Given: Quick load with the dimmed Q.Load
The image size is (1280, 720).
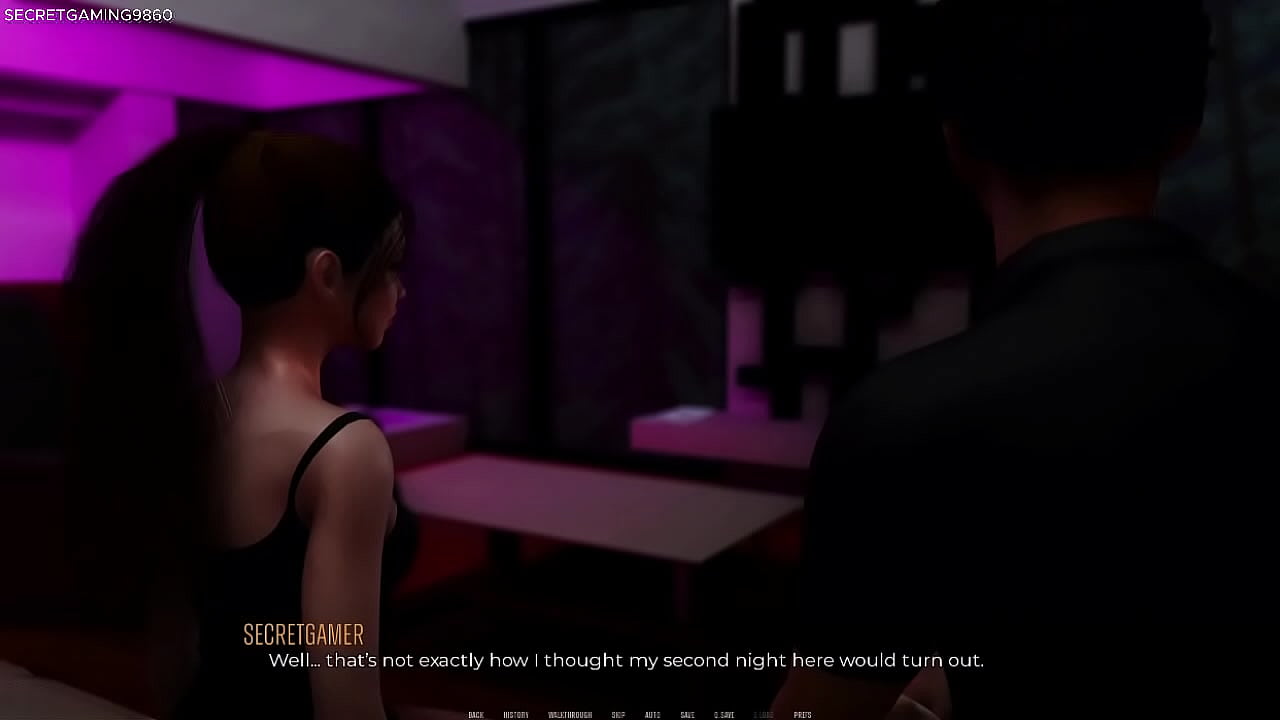Looking at the screenshot, I should point(763,715).
